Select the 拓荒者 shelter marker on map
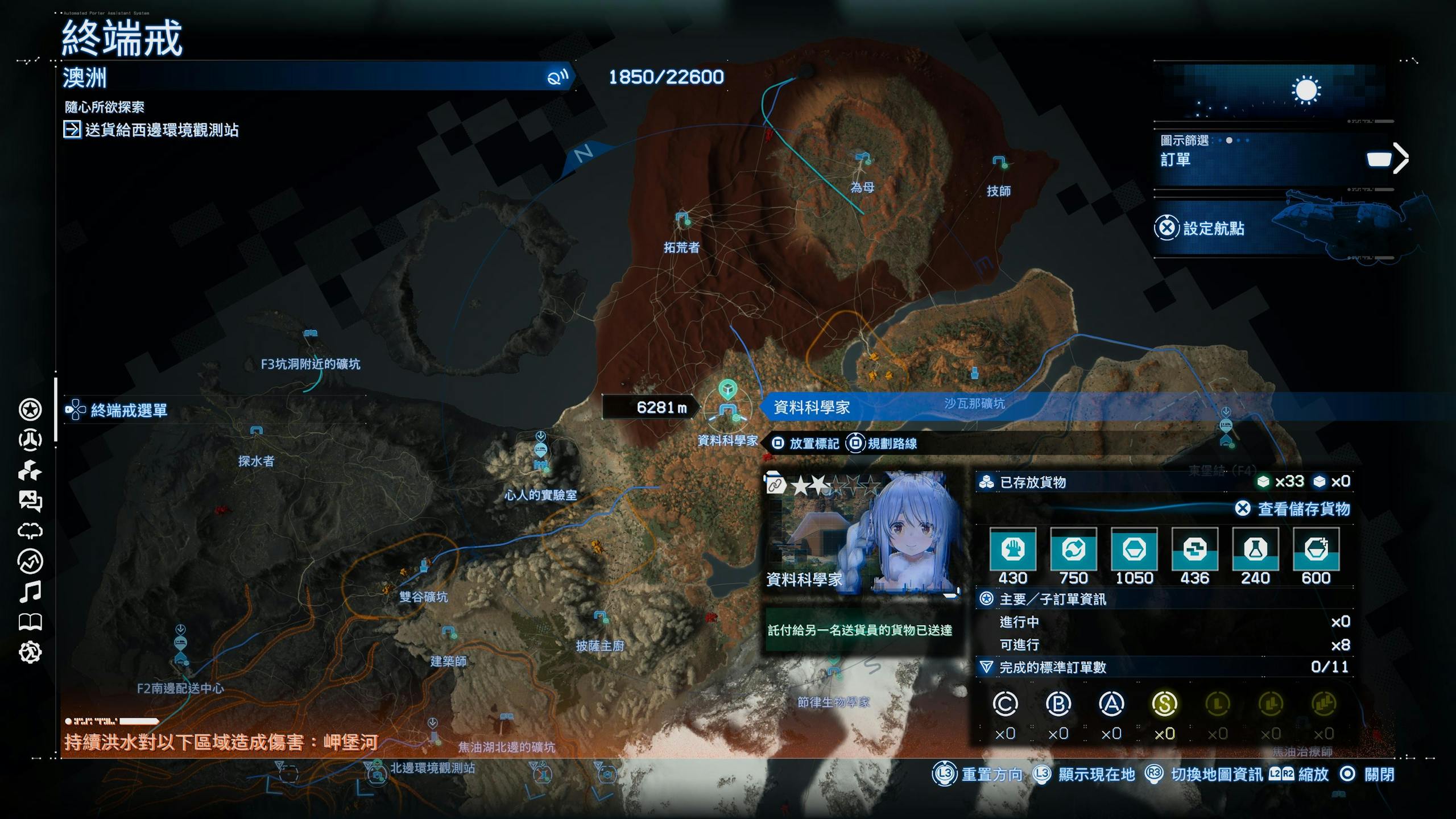 coord(682,218)
